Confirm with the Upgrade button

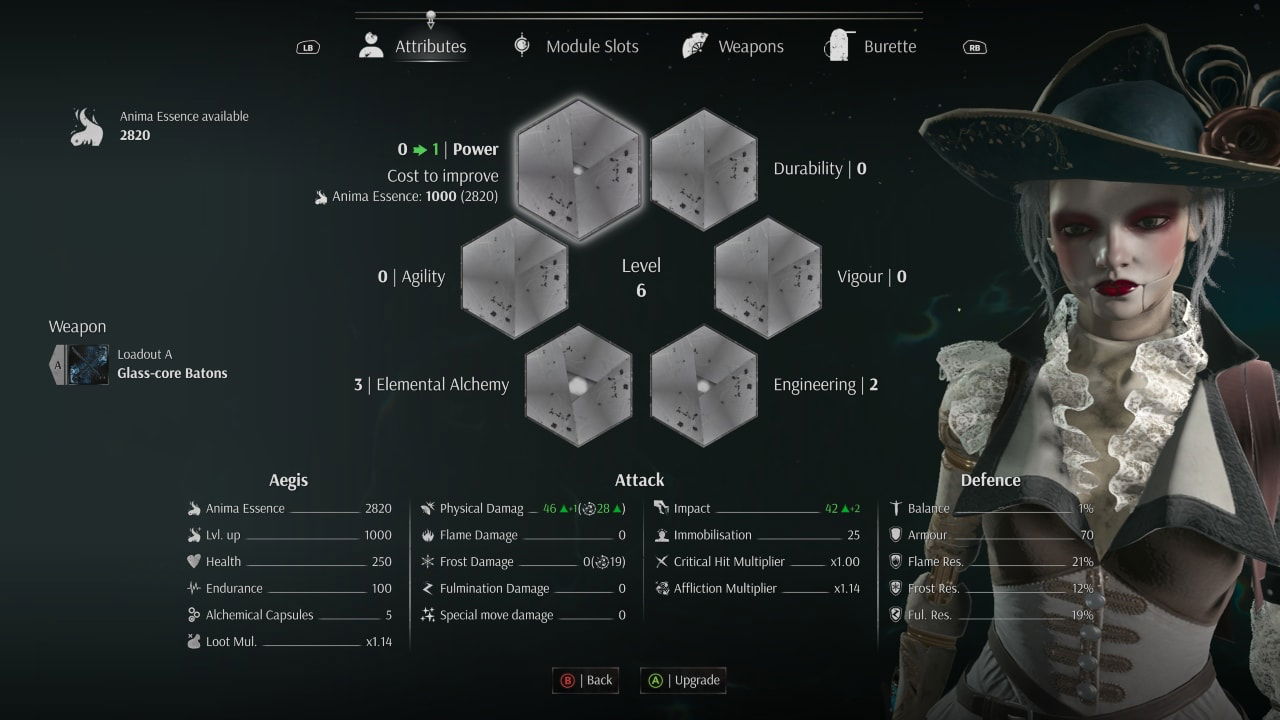[x=684, y=680]
